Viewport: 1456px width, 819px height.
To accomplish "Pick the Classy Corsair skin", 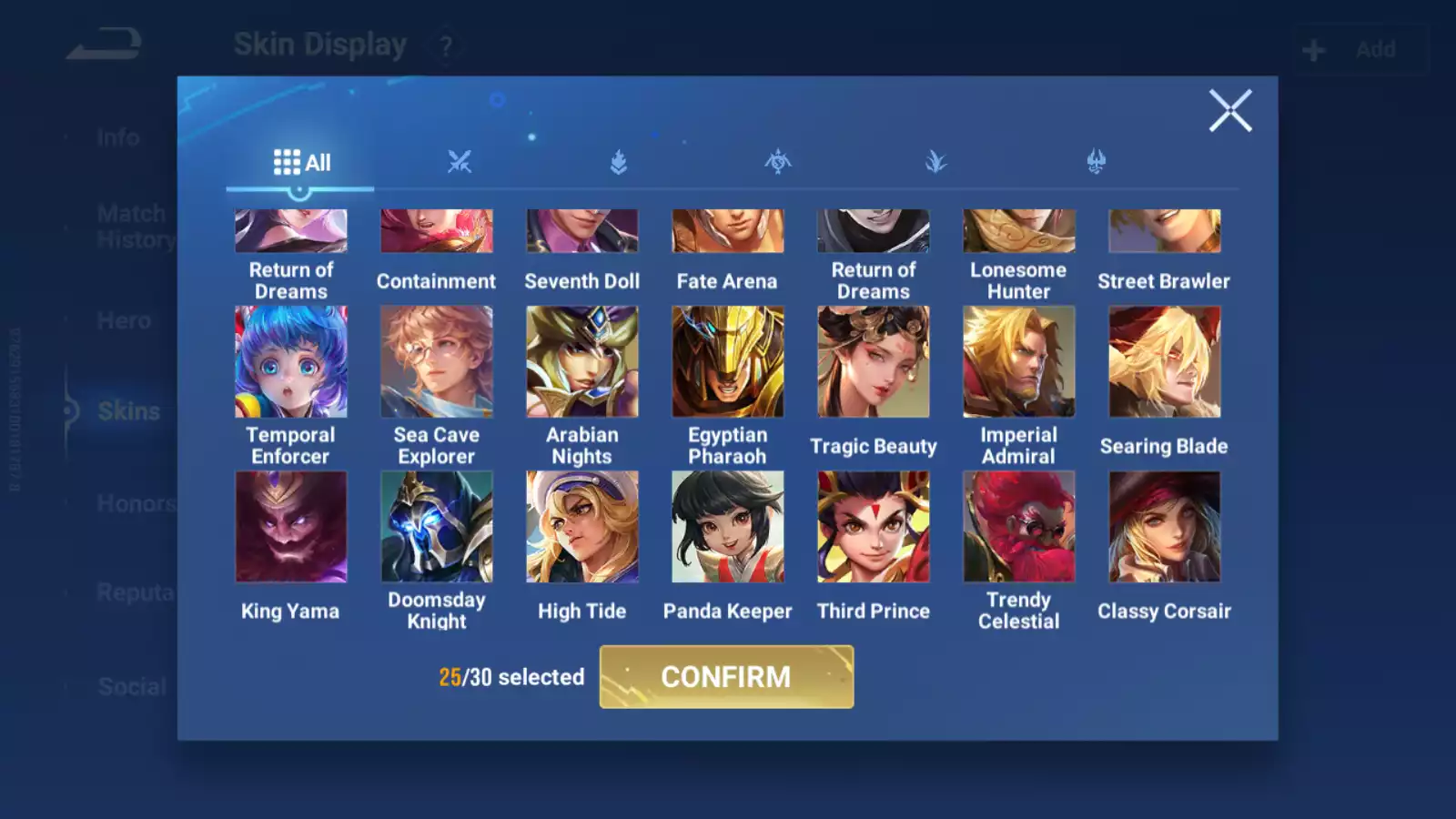I will coord(1165,527).
